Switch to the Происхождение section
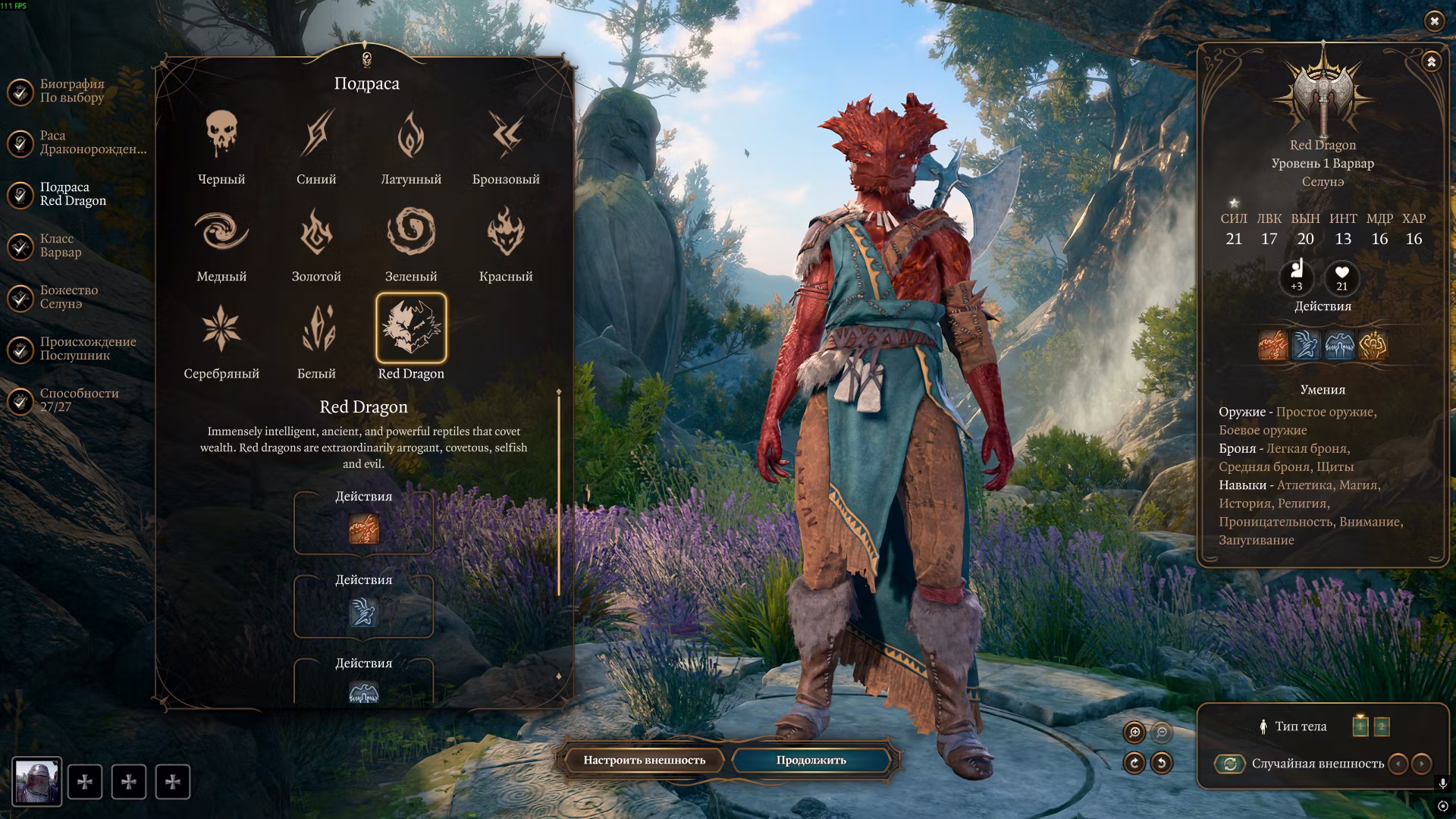The height and width of the screenshot is (819, 1456). click(87, 349)
